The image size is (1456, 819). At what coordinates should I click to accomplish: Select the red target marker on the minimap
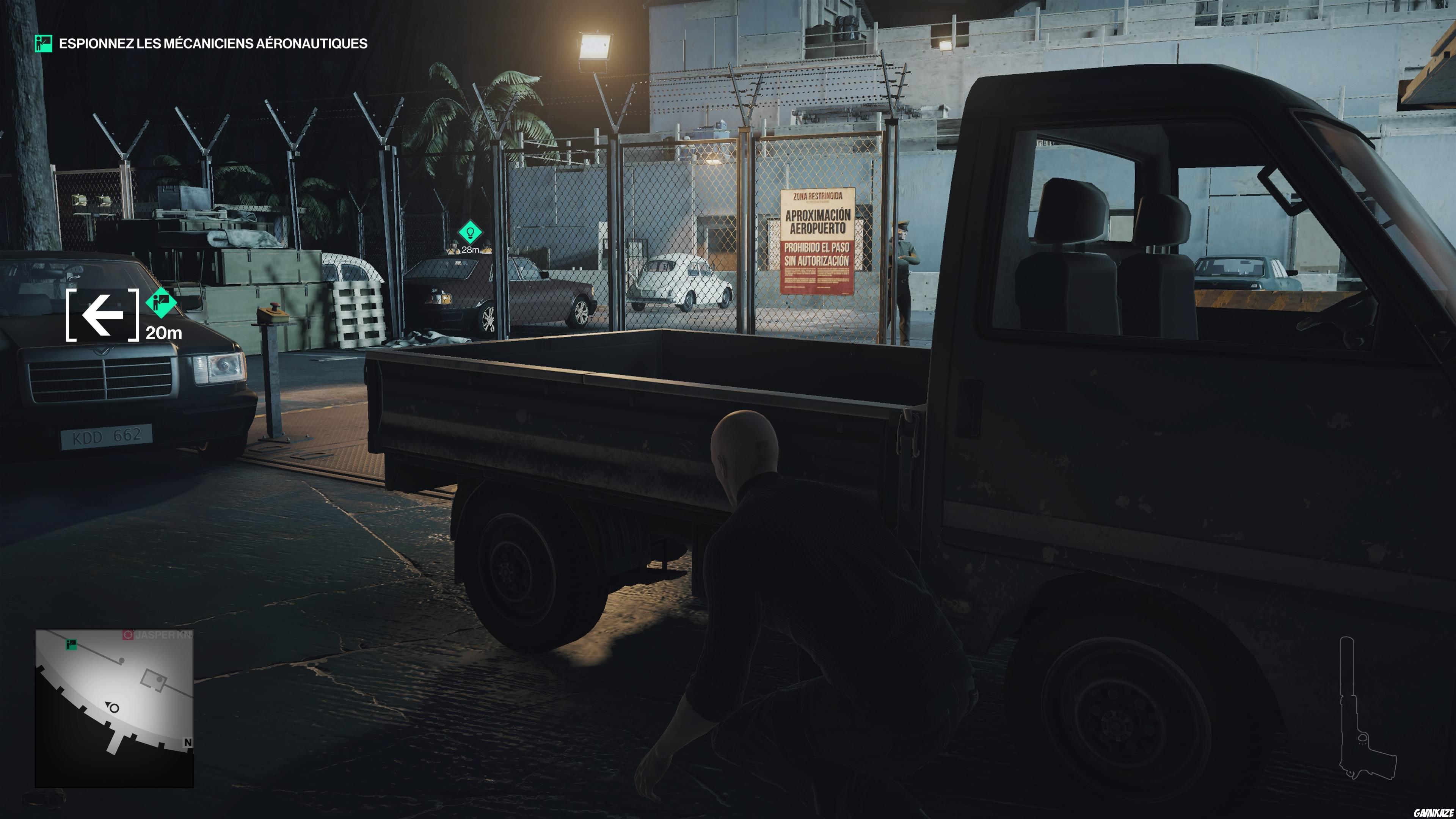(128, 634)
